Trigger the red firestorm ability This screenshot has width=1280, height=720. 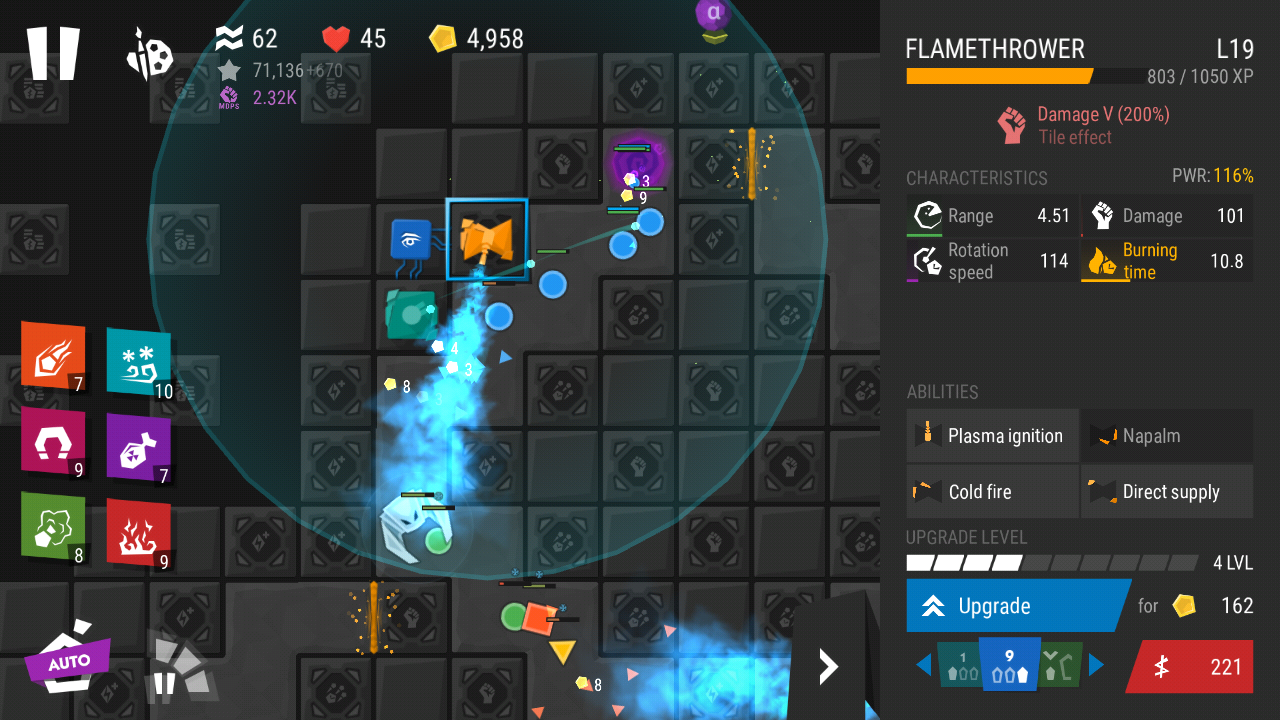click(138, 531)
